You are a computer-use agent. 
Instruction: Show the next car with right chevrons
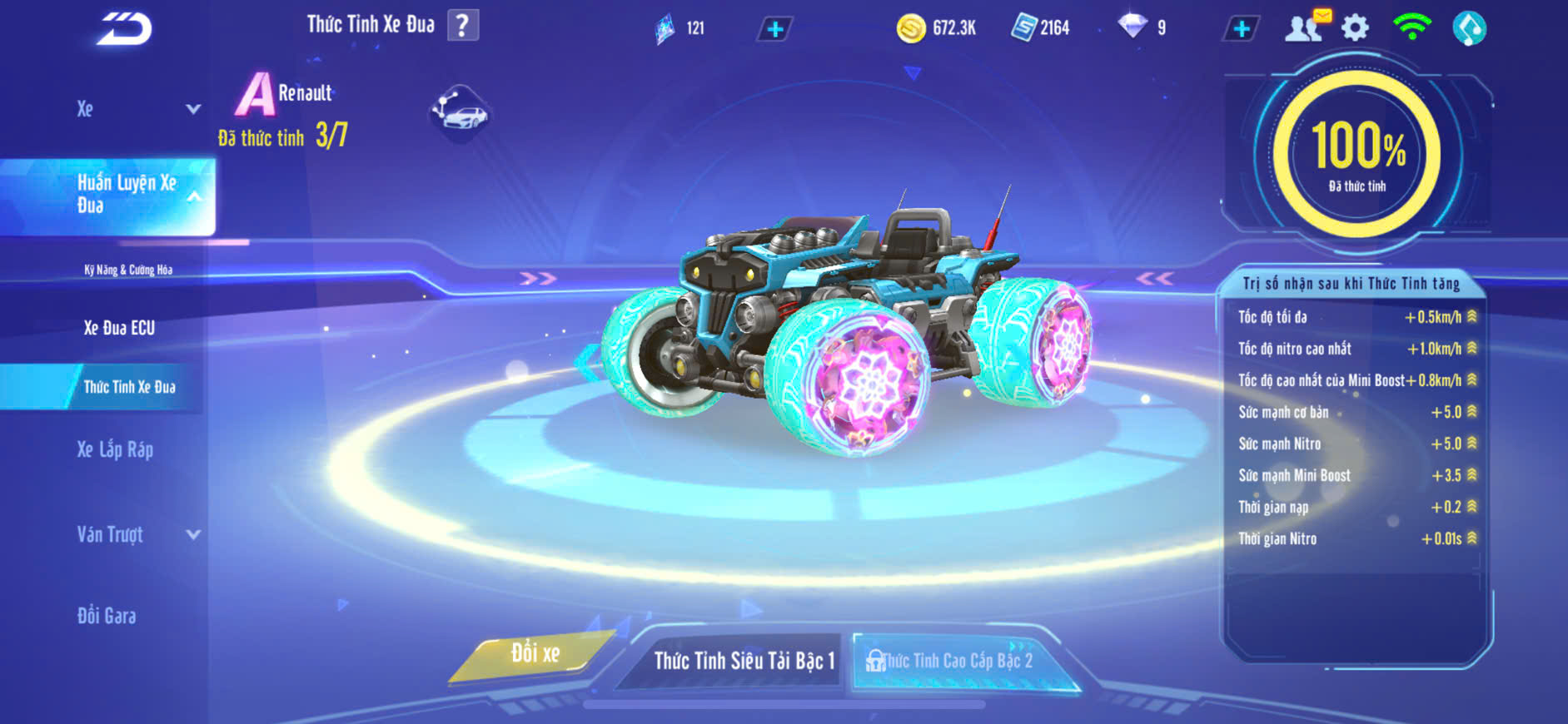[x=1155, y=279]
